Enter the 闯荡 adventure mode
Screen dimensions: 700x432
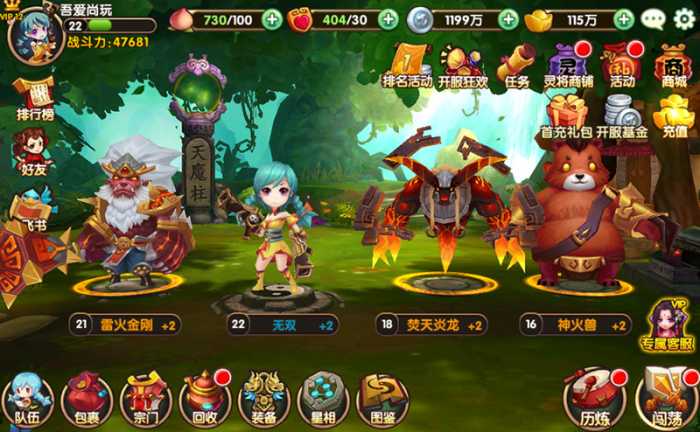click(x=664, y=397)
